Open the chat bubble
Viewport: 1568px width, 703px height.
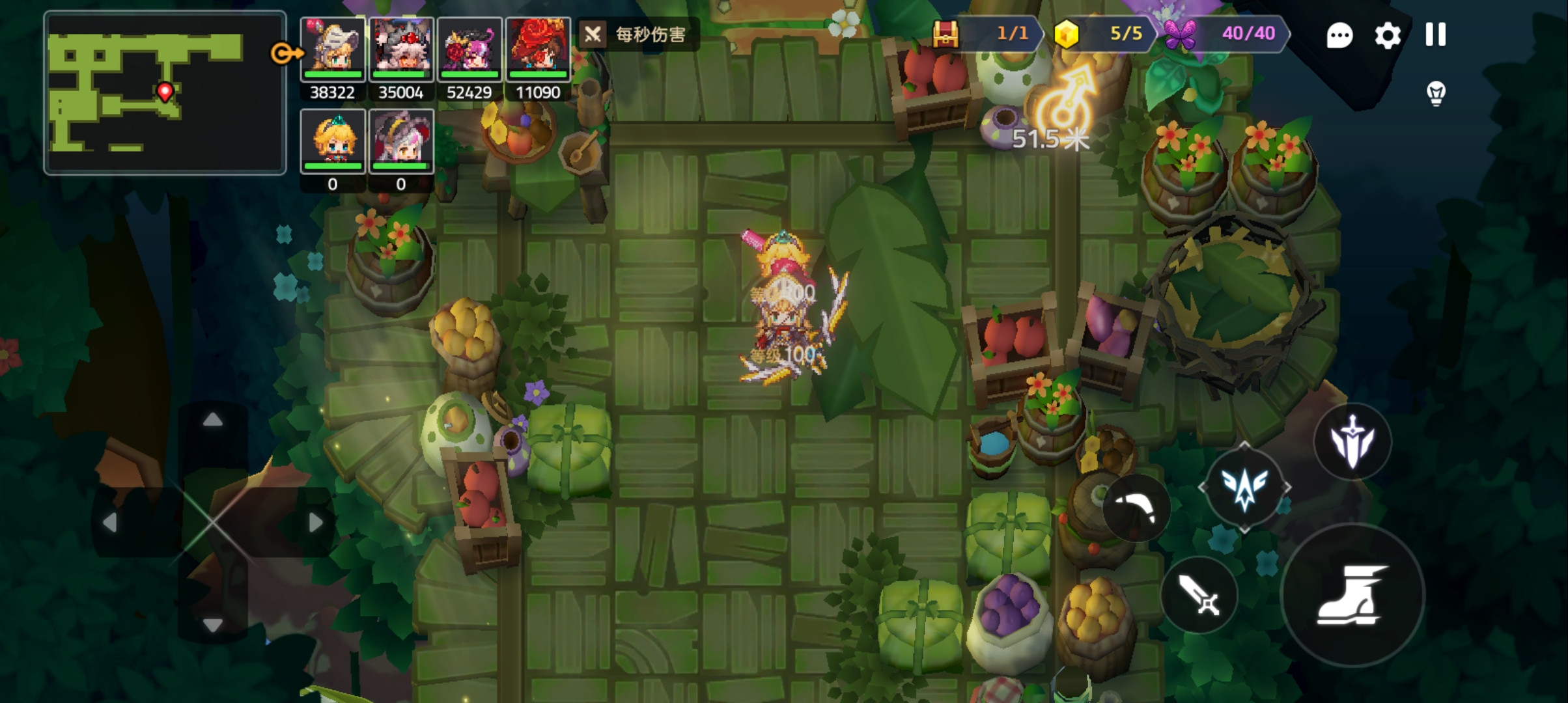coord(1339,35)
